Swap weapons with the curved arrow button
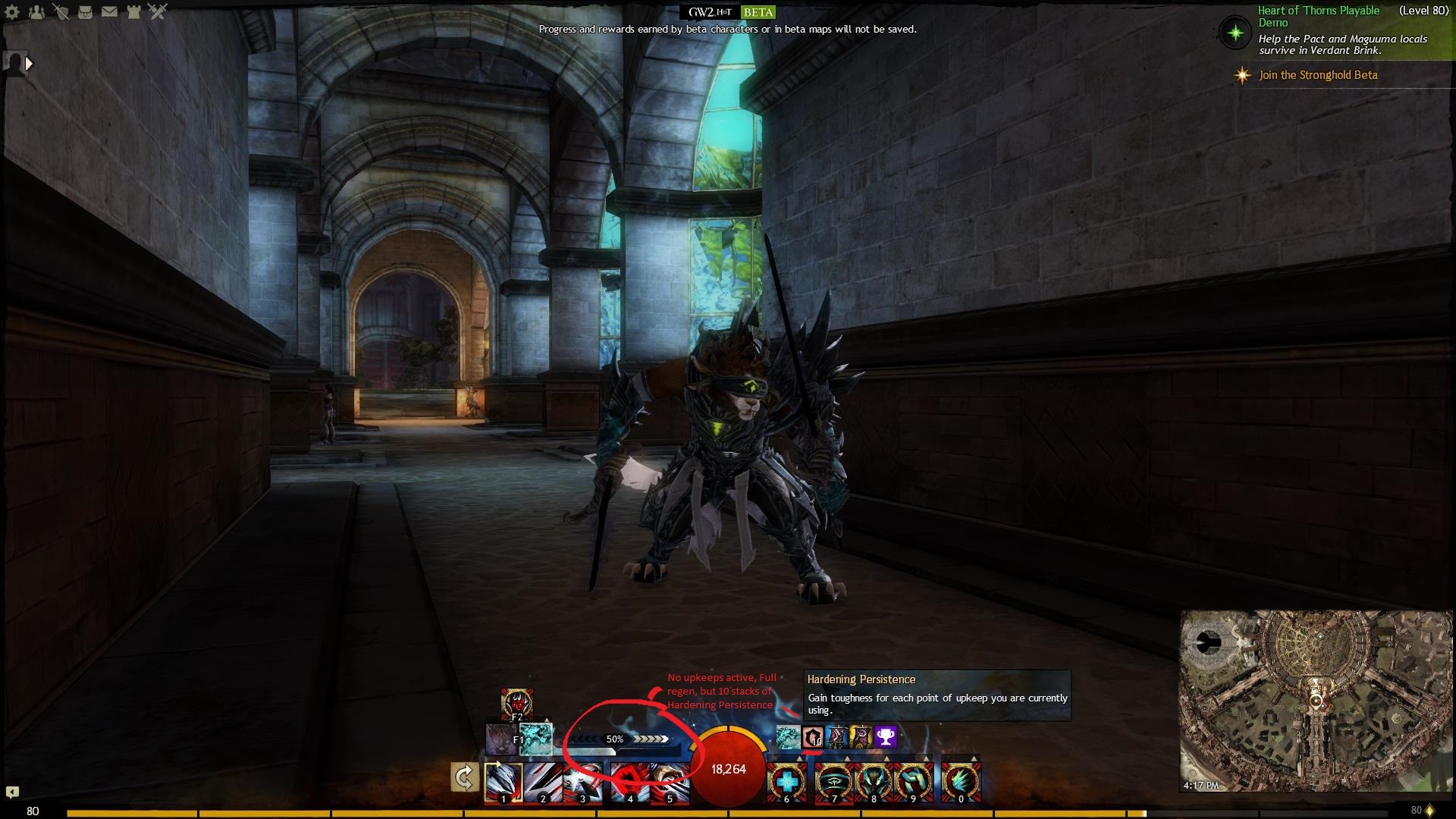This screenshot has height=819, width=1456. [464, 777]
